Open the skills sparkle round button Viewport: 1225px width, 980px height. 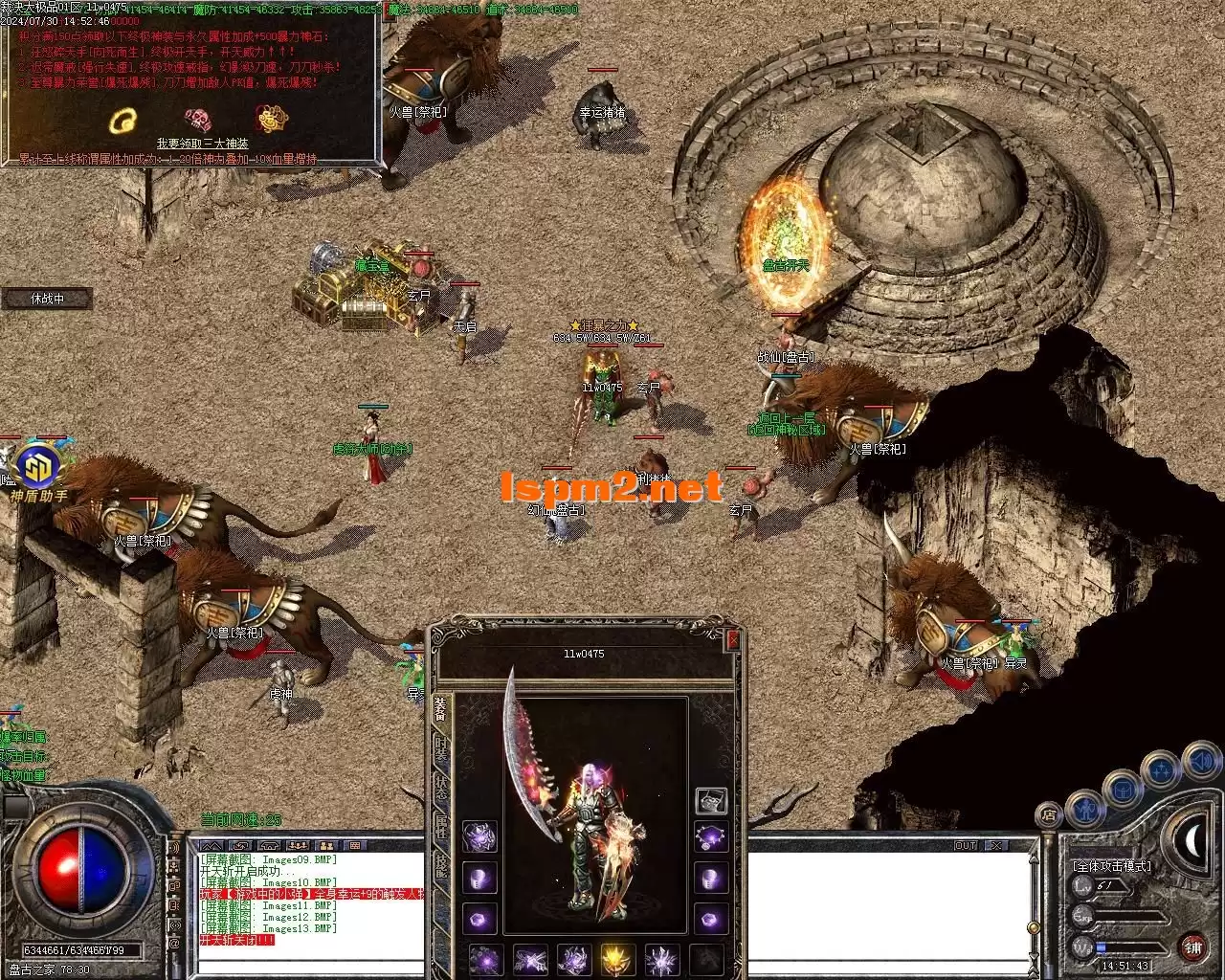(x=1162, y=769)
